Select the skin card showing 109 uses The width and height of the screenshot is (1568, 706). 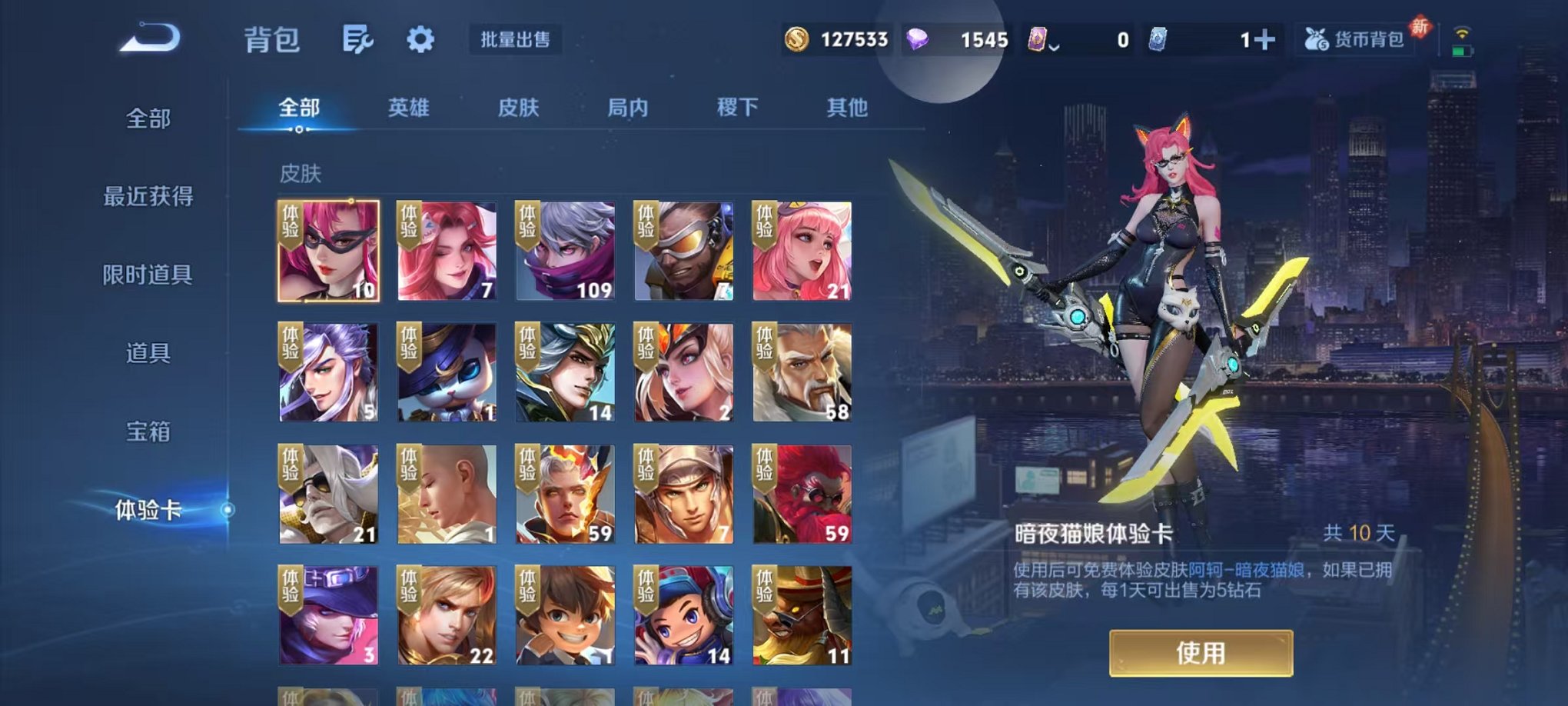563,250
